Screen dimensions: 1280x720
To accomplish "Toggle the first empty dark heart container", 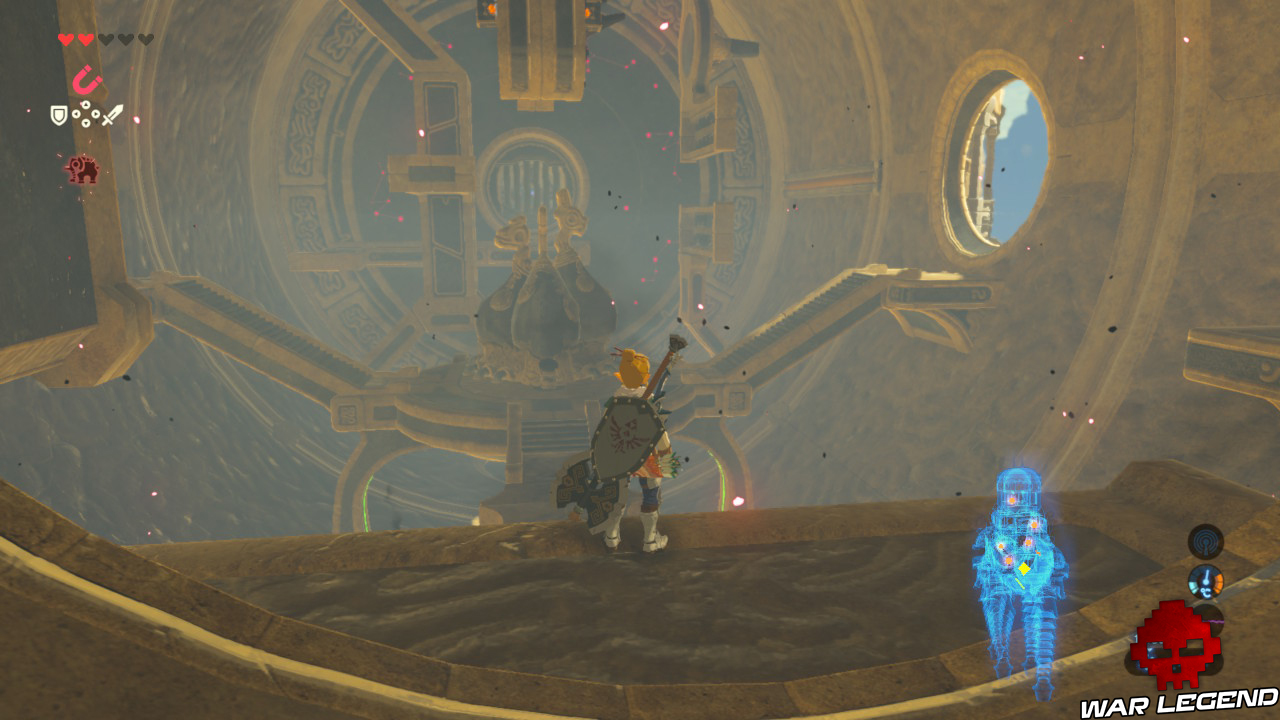I will (106, 39).
